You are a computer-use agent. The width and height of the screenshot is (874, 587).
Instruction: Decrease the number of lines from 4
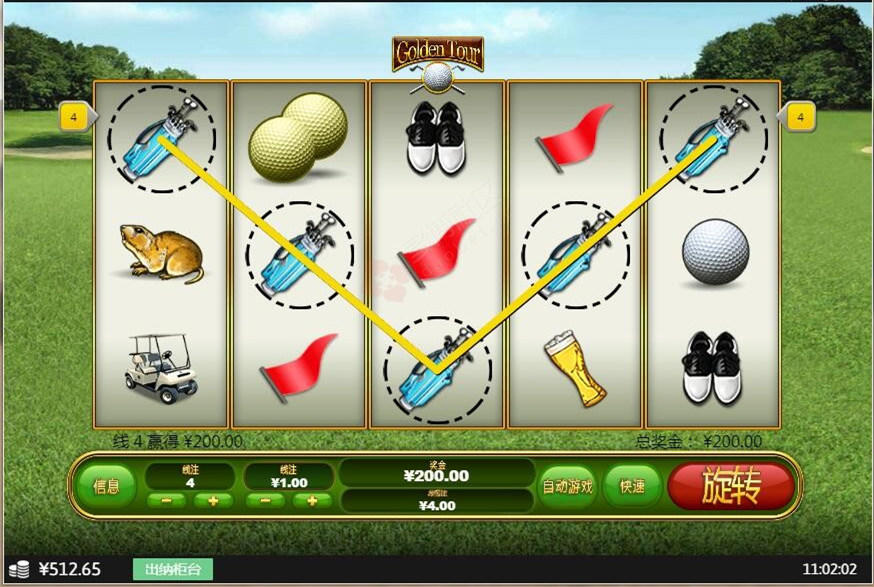pyautogui.click(x=166, y=500)
